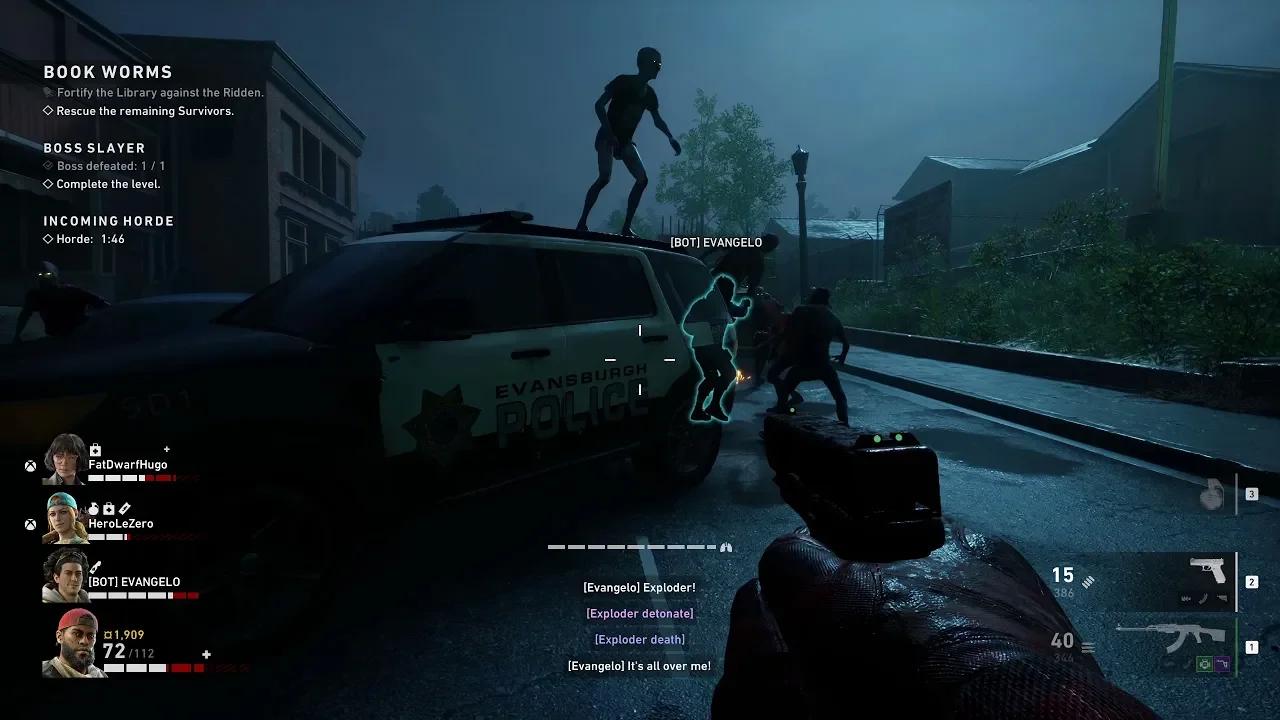The width and height of the screenshot is (1280, 720).
Task: Click the Xbox icon beside FatDwarfHugo
Action: (x=31, y=466)
